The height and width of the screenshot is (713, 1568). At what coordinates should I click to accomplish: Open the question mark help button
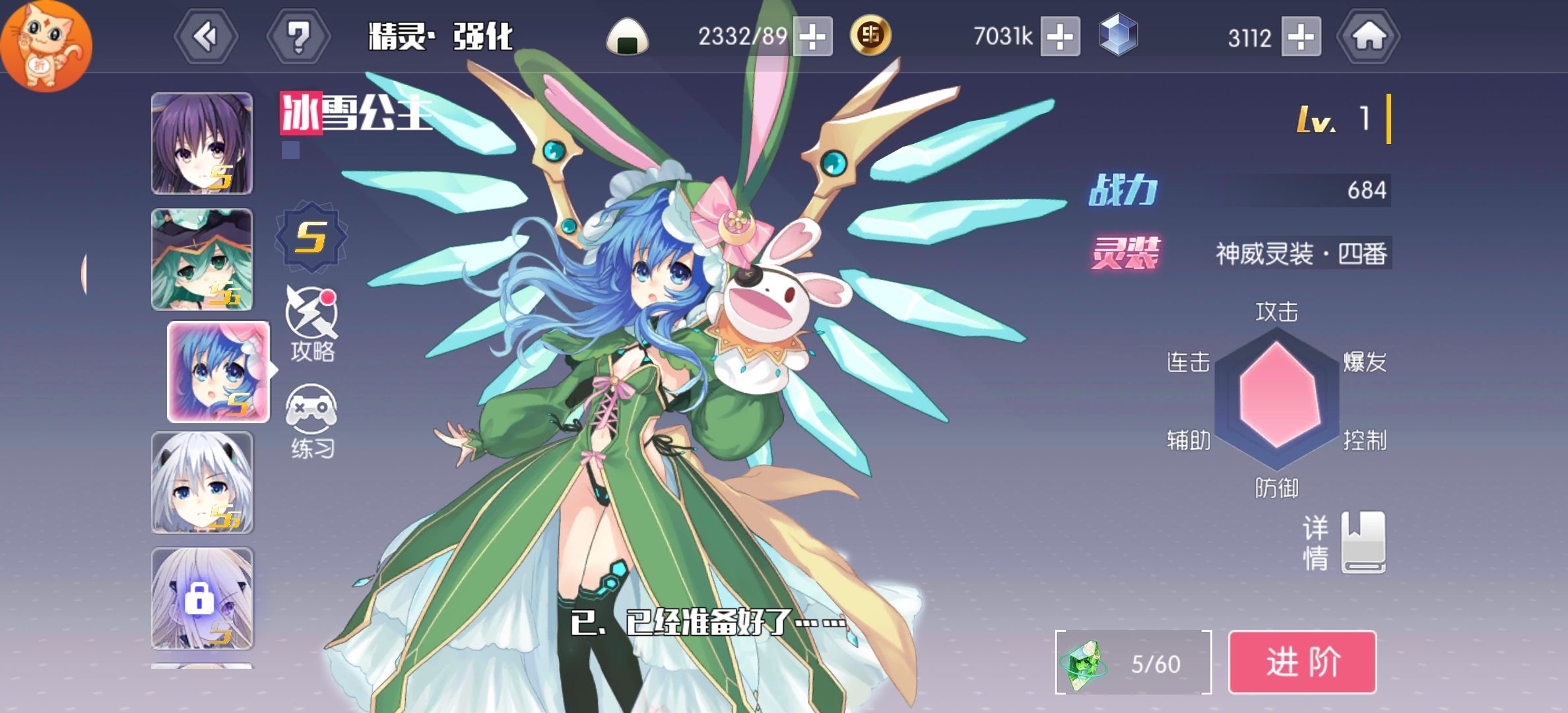(x=298, y=37)
